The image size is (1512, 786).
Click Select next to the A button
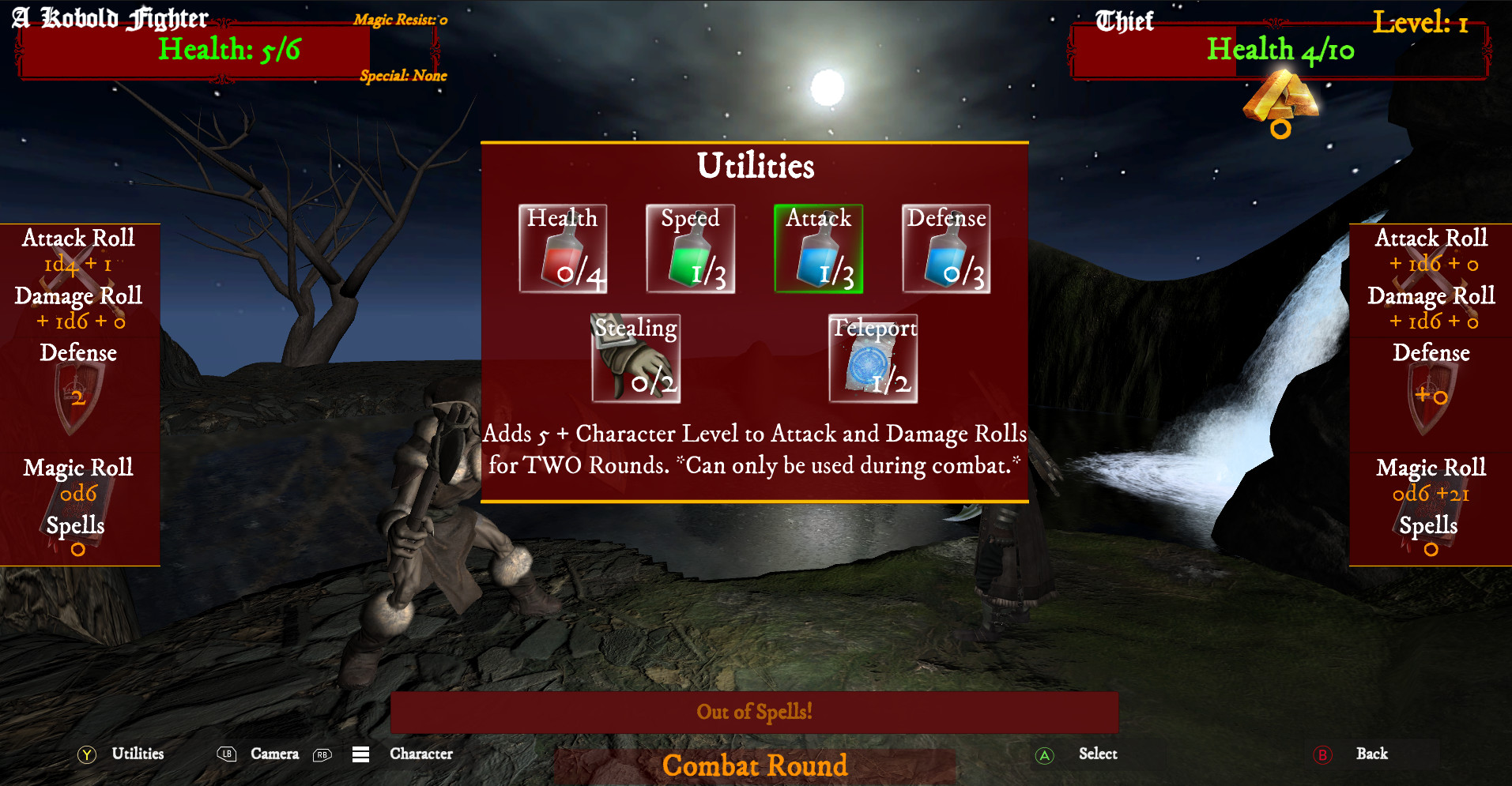1097,754
